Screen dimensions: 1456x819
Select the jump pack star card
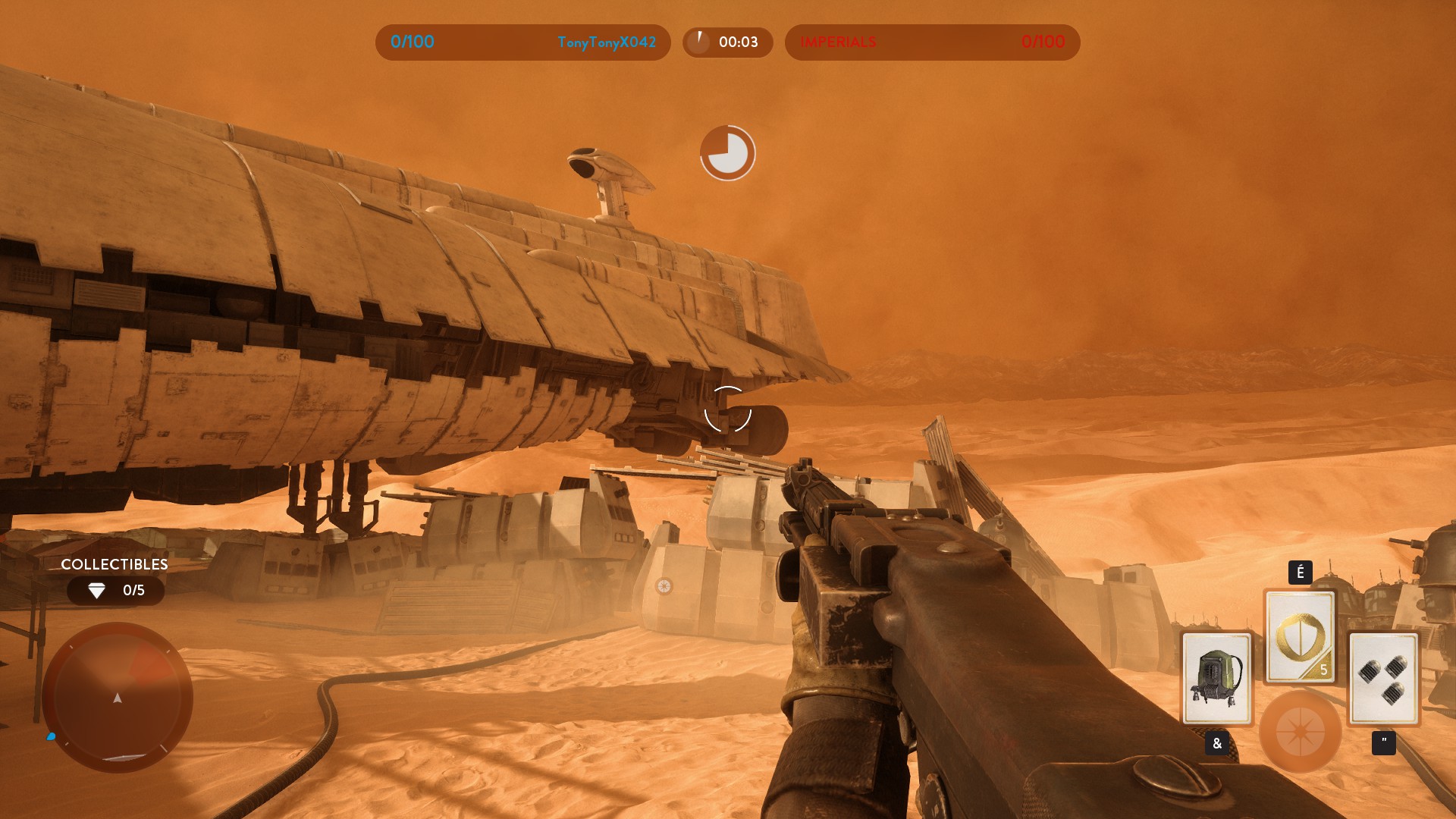coord(1216,678)
